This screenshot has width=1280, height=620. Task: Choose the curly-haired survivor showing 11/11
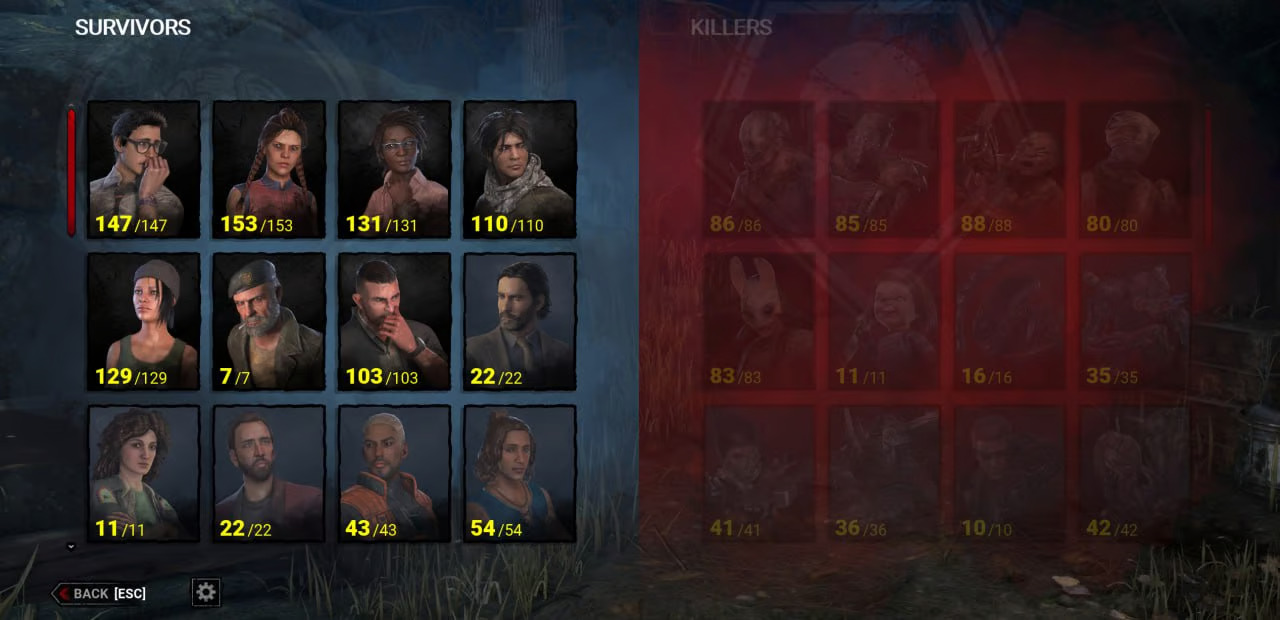click(x=144, y=473)
